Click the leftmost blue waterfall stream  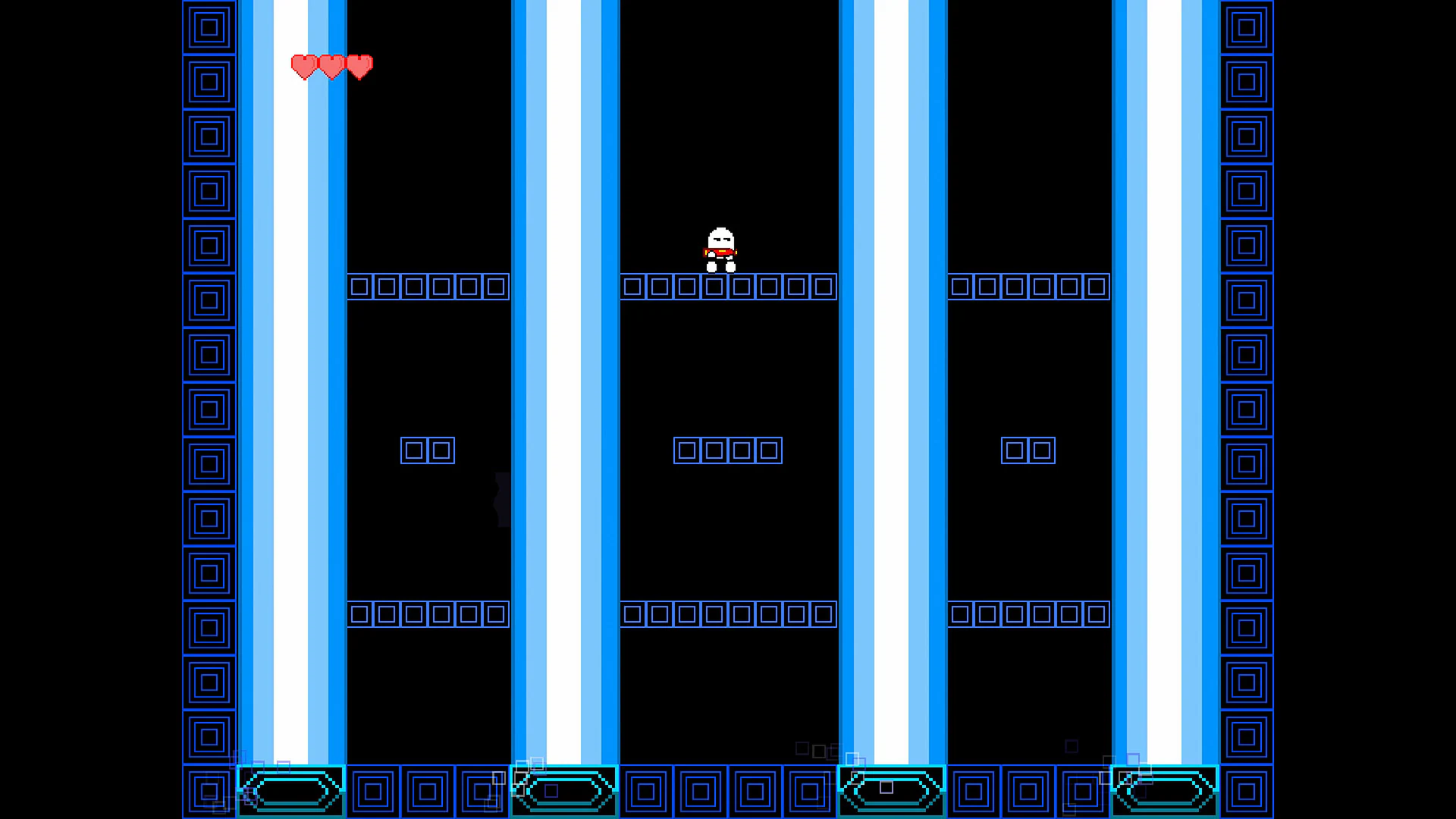[292, 379]
